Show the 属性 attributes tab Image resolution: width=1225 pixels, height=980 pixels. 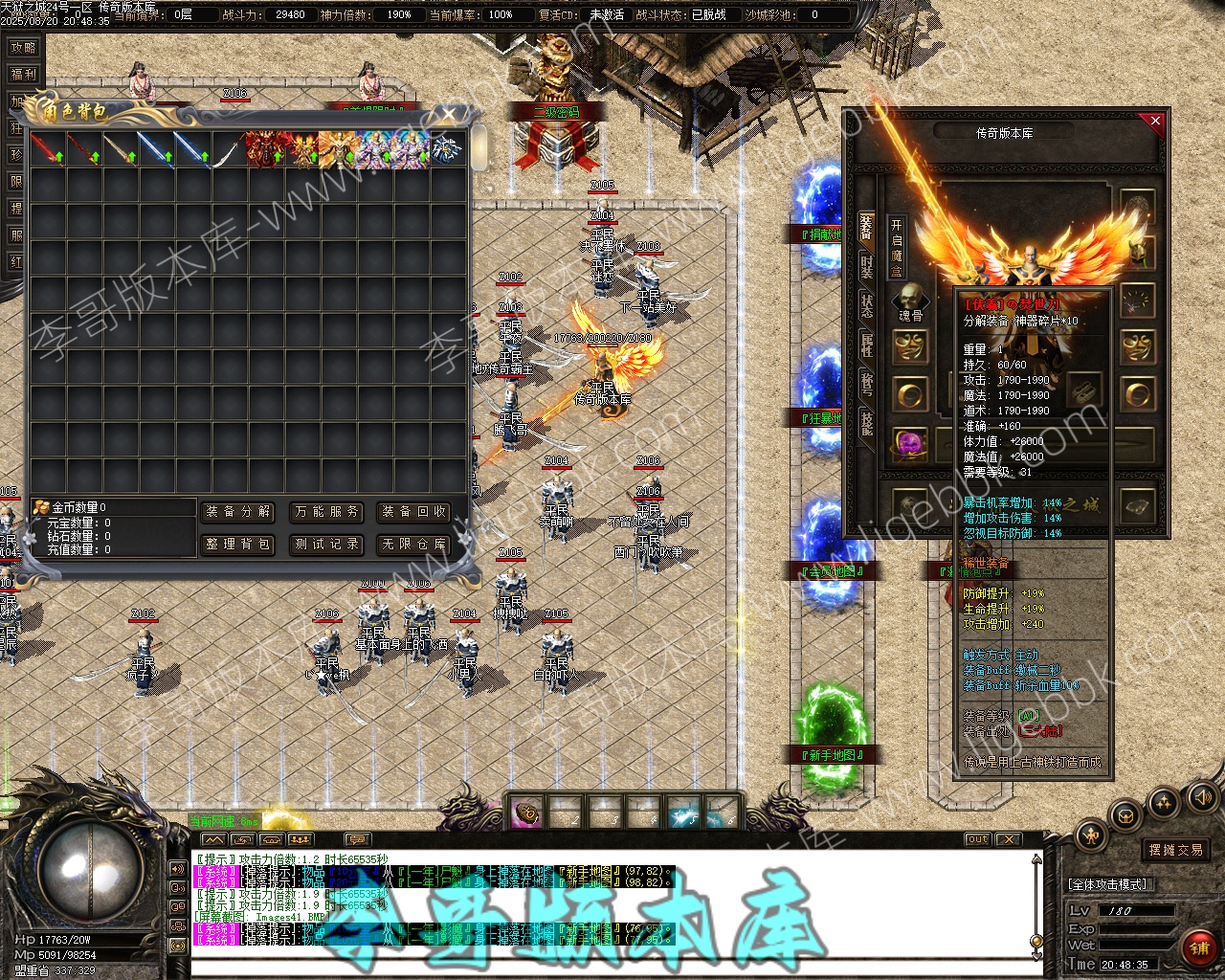[866, 345]
